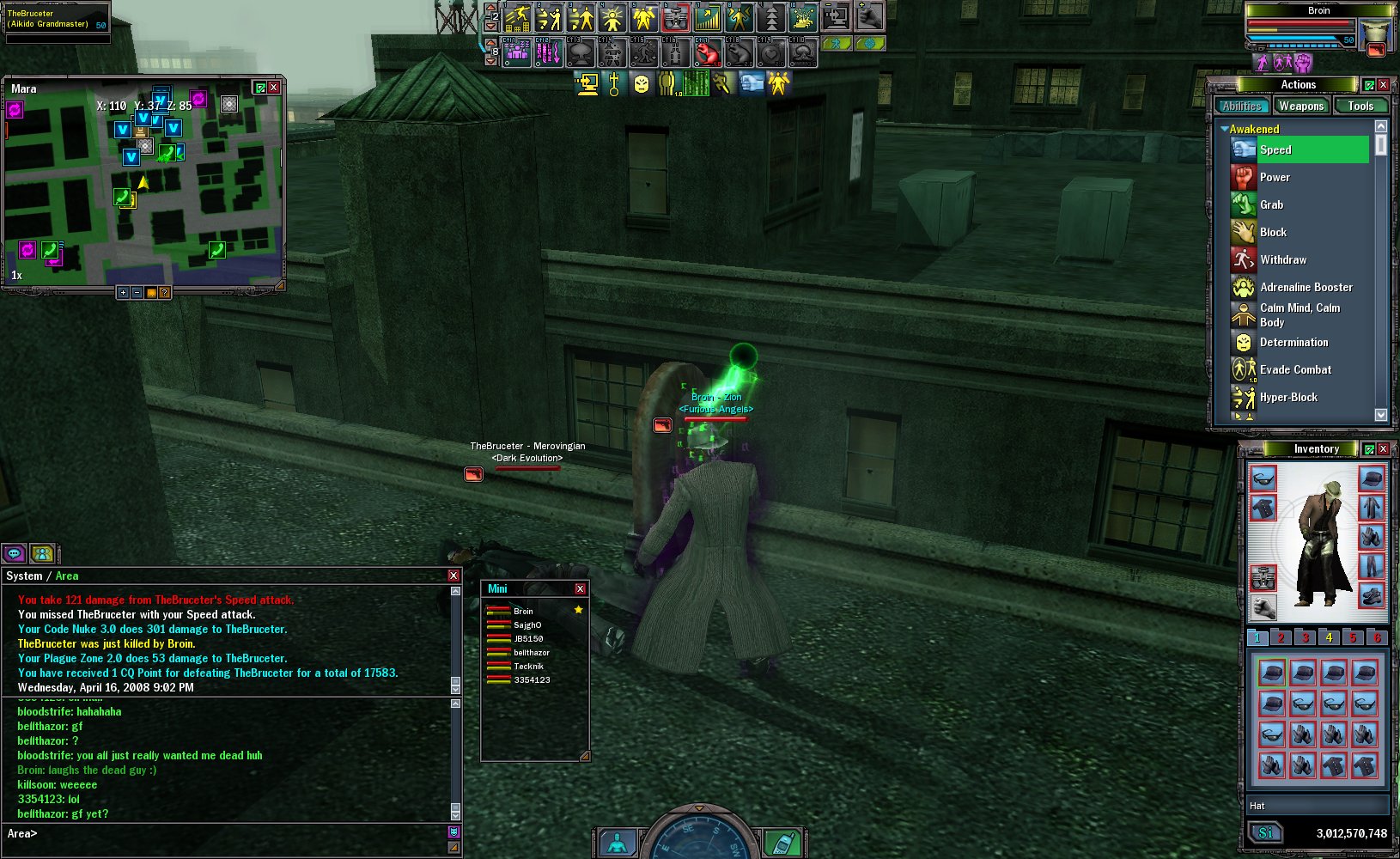This screenshot has height=859, width=1400.
Task: Select Evade Combat from ability list
Action: tap(1295, 369)
